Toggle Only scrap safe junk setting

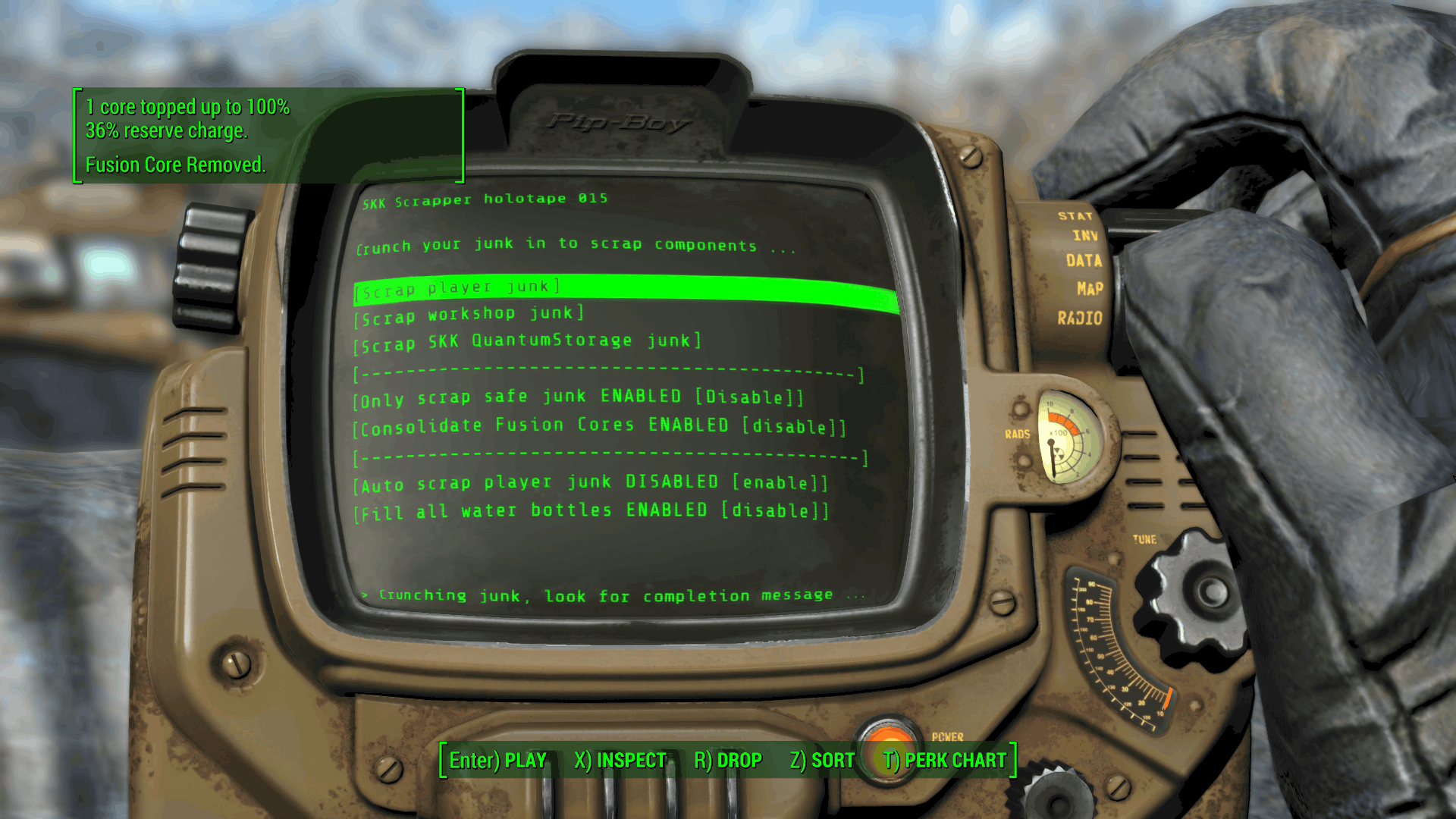point(577,398)
